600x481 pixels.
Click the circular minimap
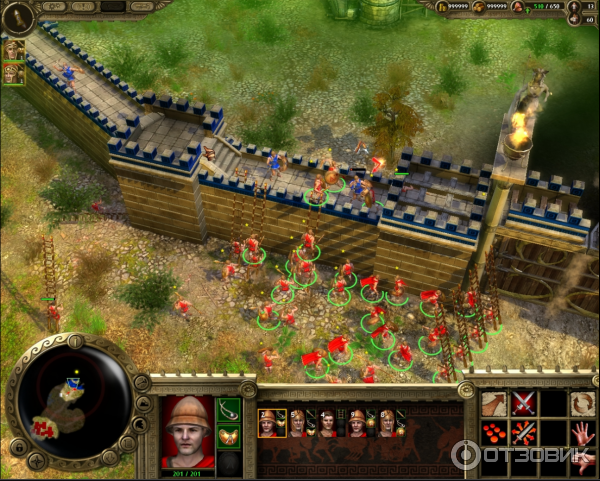click(73, 398)
